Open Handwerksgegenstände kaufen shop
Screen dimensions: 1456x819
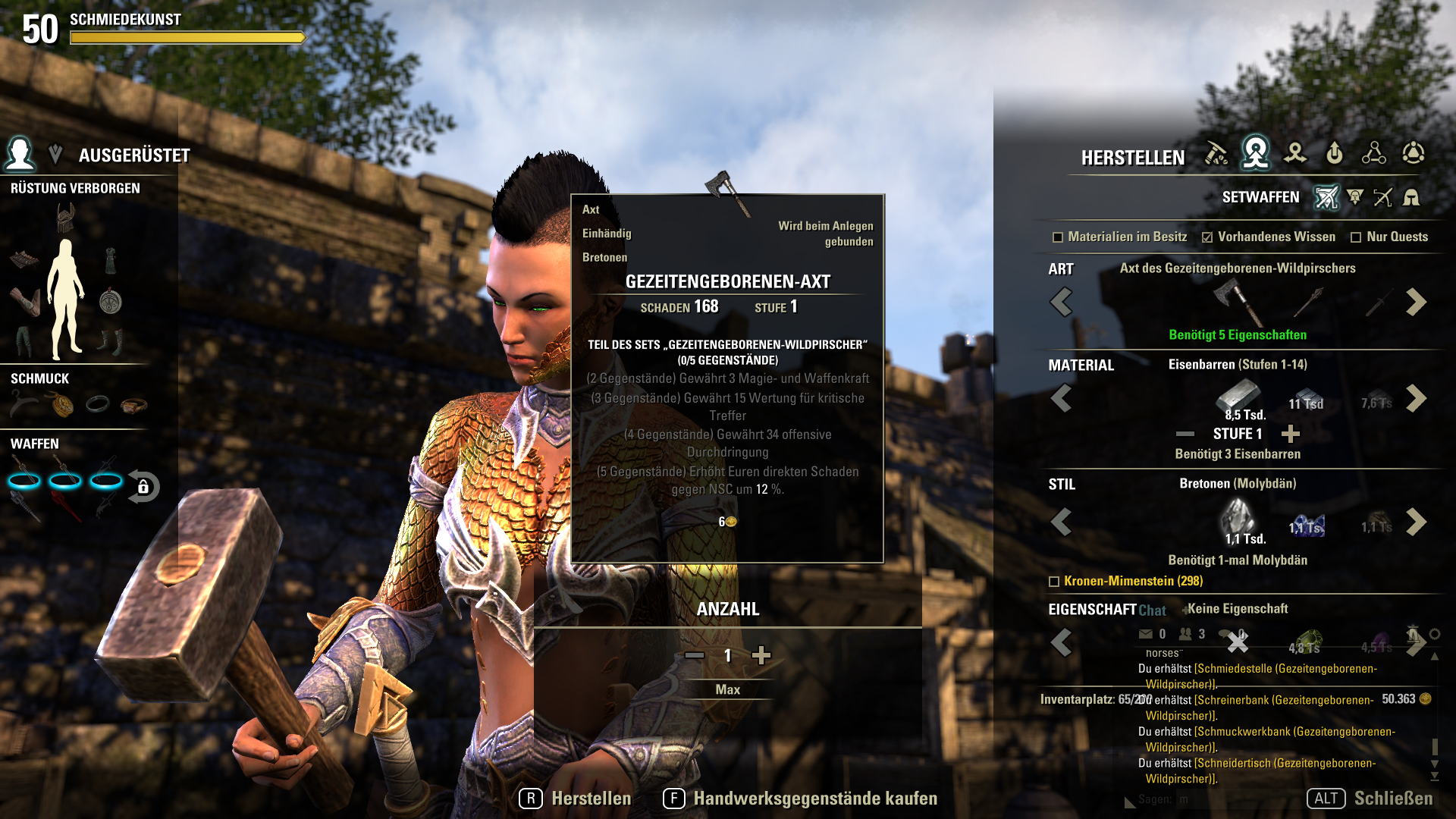pyautogui.click(x=801, y=799)
